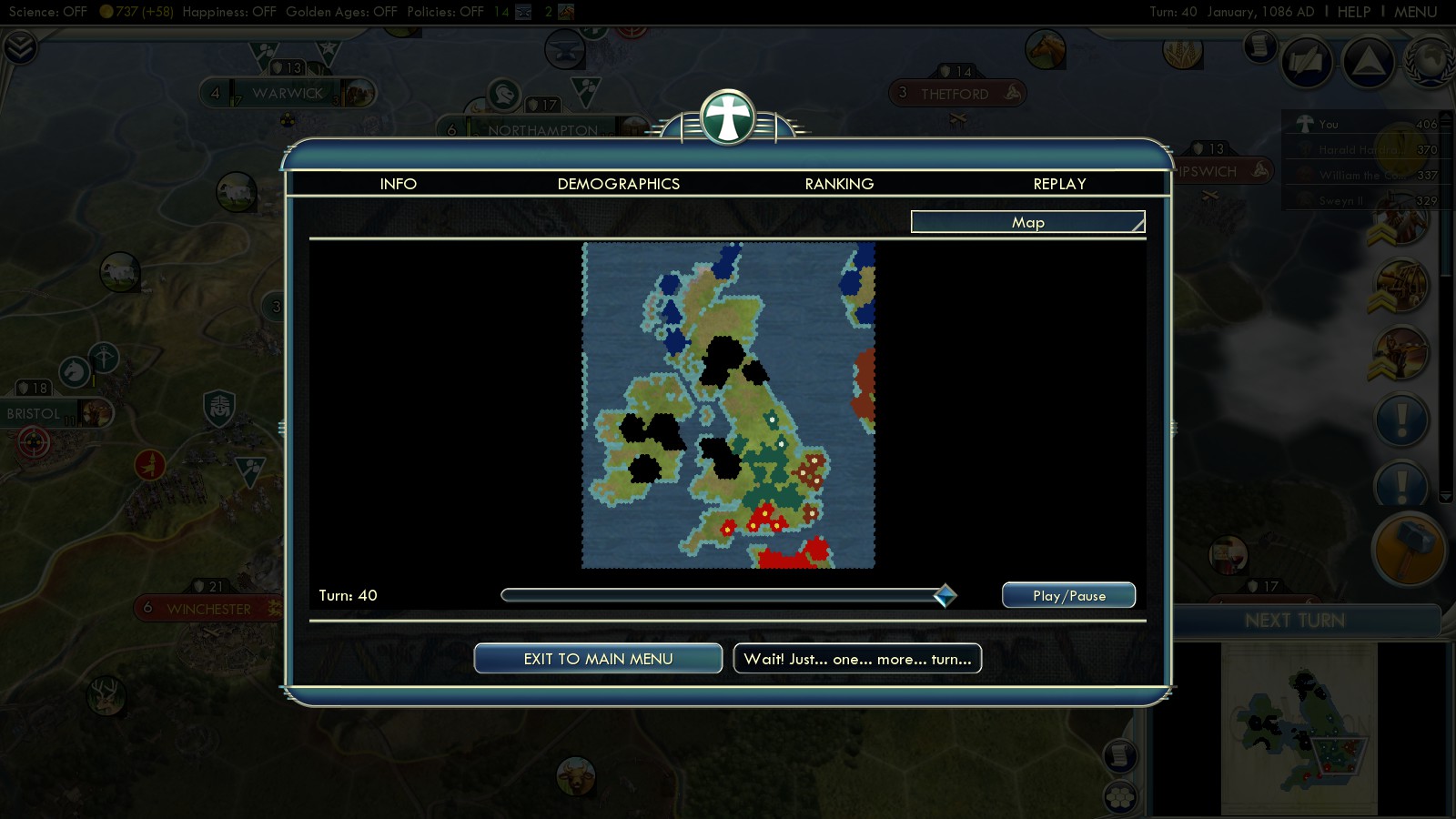Select the Replay tab

(x=1059, y=184)
